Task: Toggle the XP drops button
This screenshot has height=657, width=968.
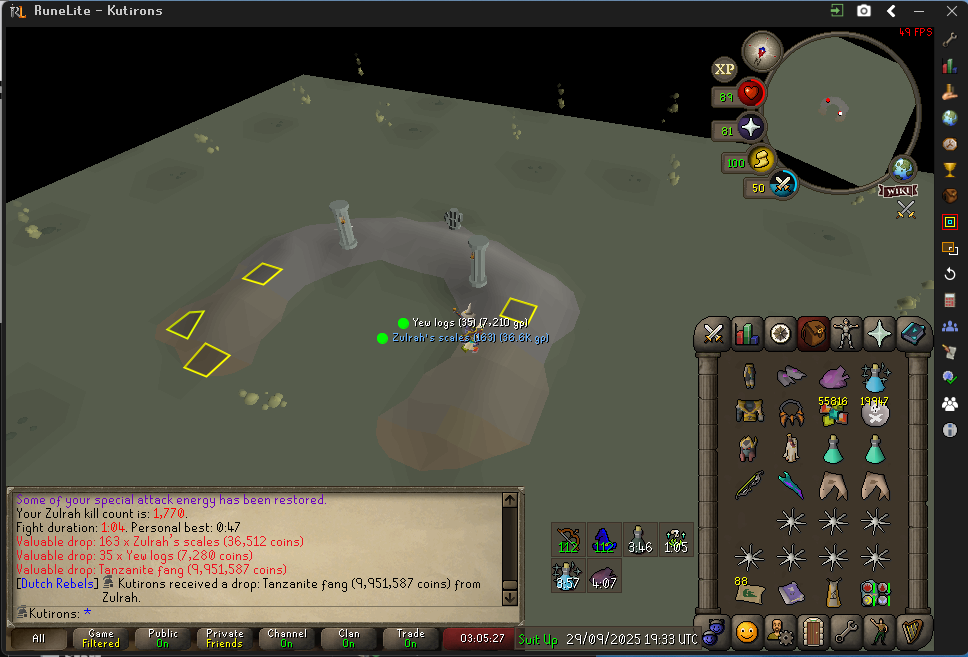Action: [x=724, y=69]
